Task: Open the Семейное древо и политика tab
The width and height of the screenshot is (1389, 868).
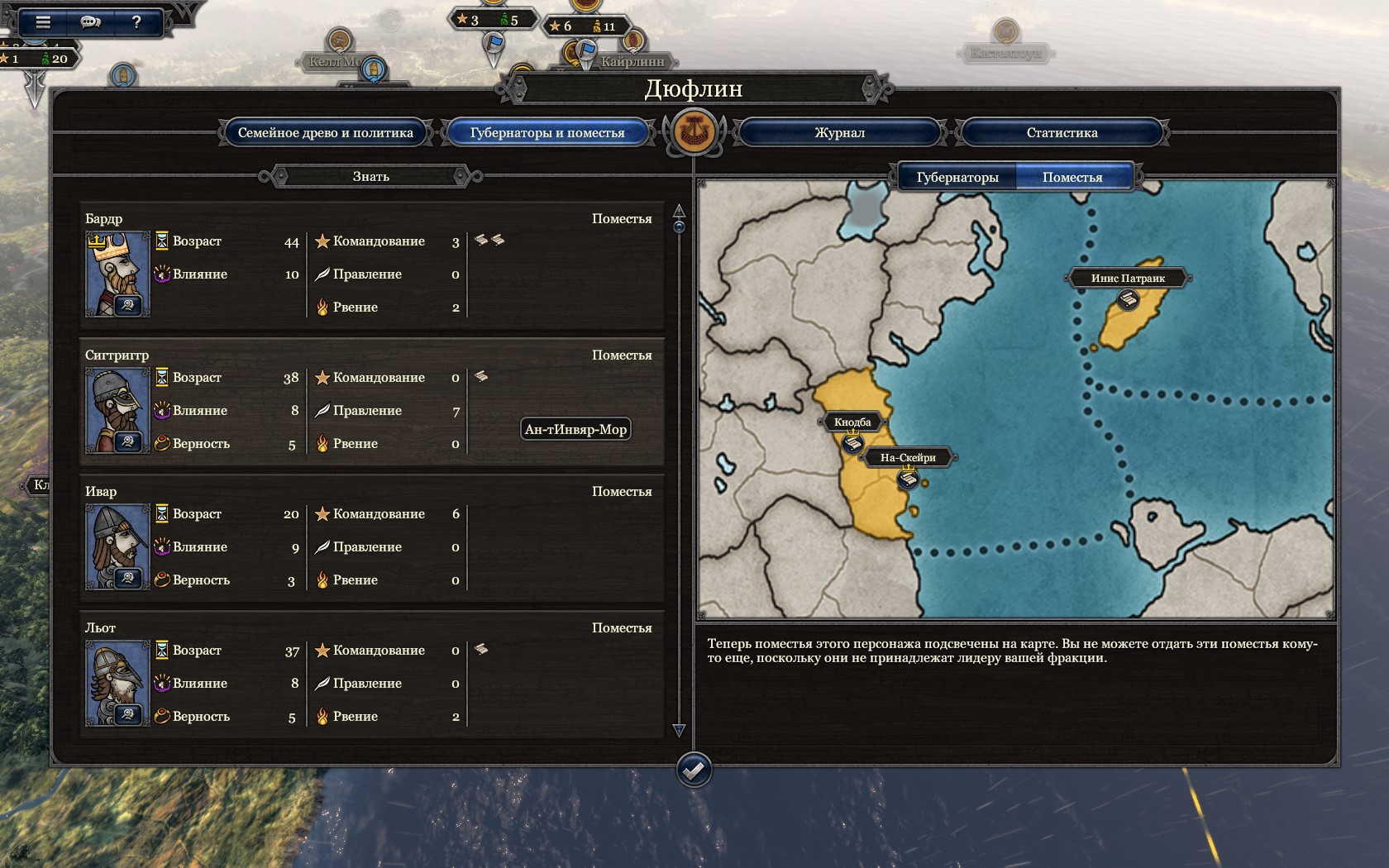Action: pos(325,132)
